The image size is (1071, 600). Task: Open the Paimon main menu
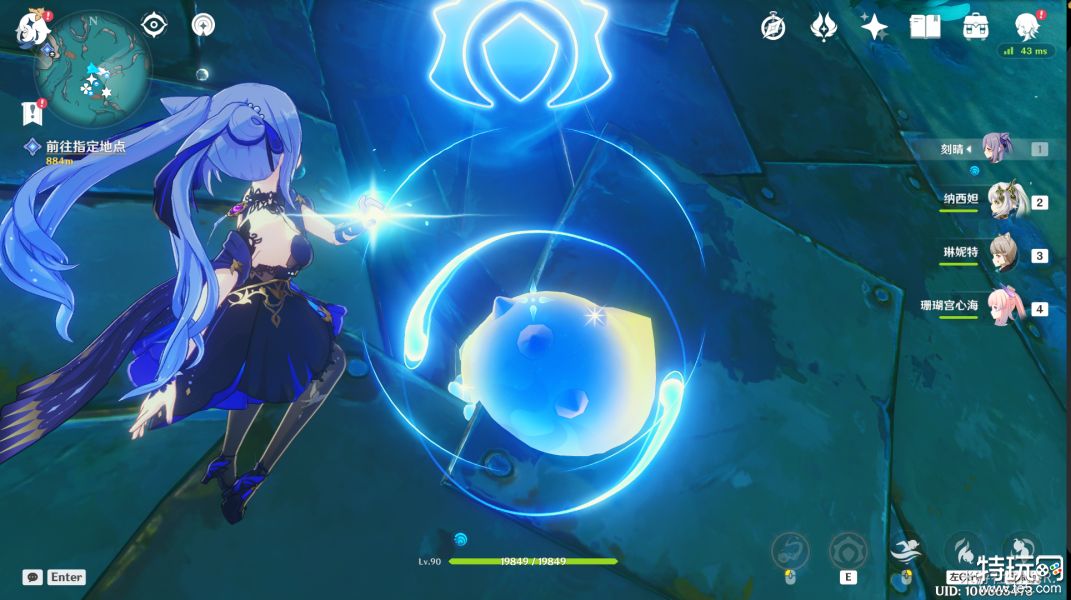pyautogui.click(x=31, y=28)
